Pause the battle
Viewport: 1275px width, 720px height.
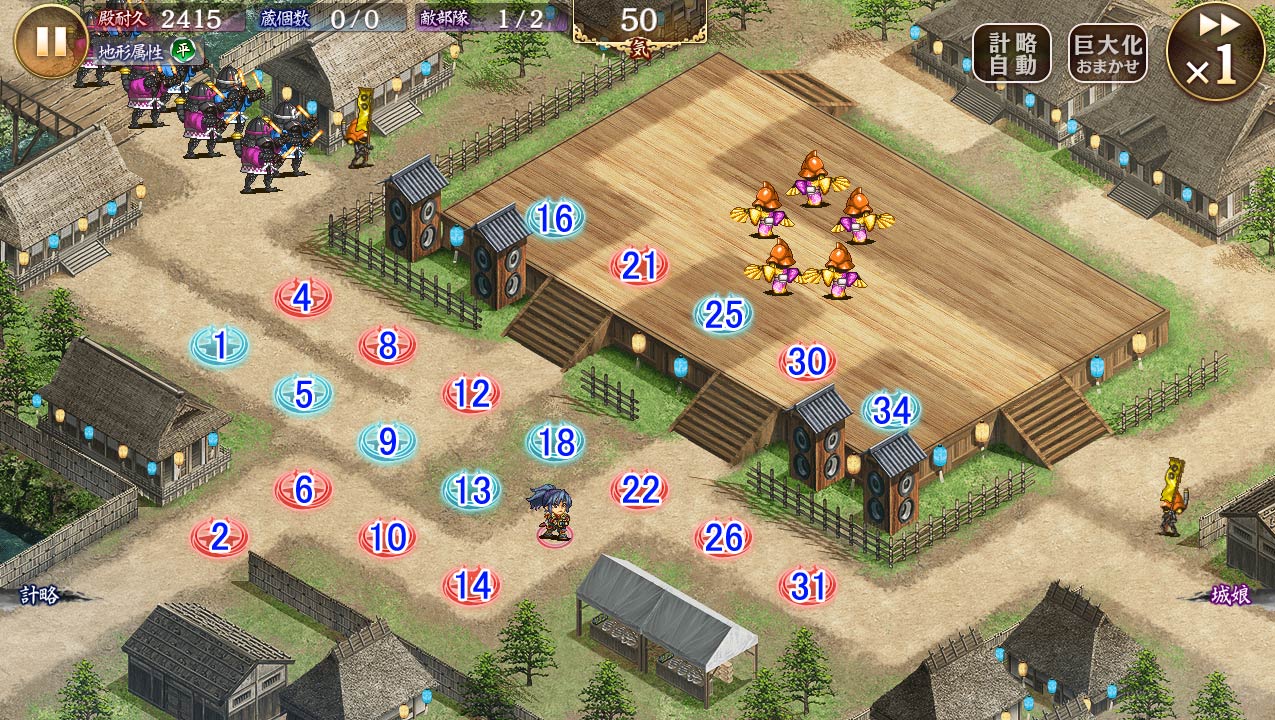click(x=51, y=41)
